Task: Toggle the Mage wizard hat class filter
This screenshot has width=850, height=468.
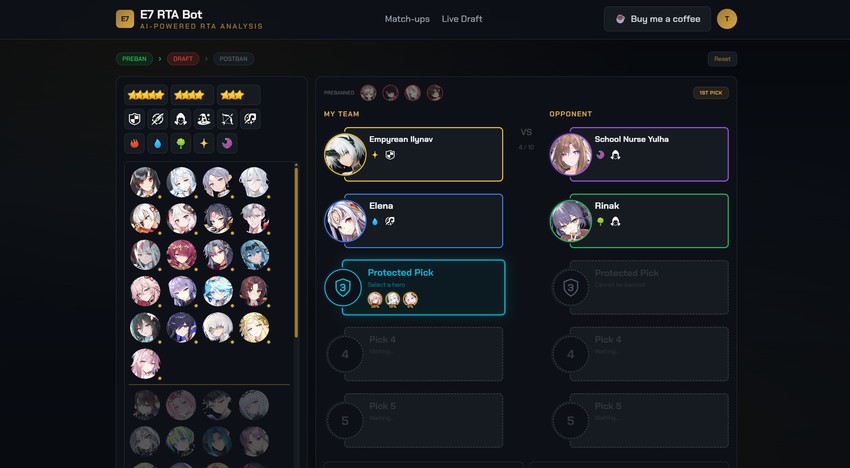Action: tap(204, 119)
